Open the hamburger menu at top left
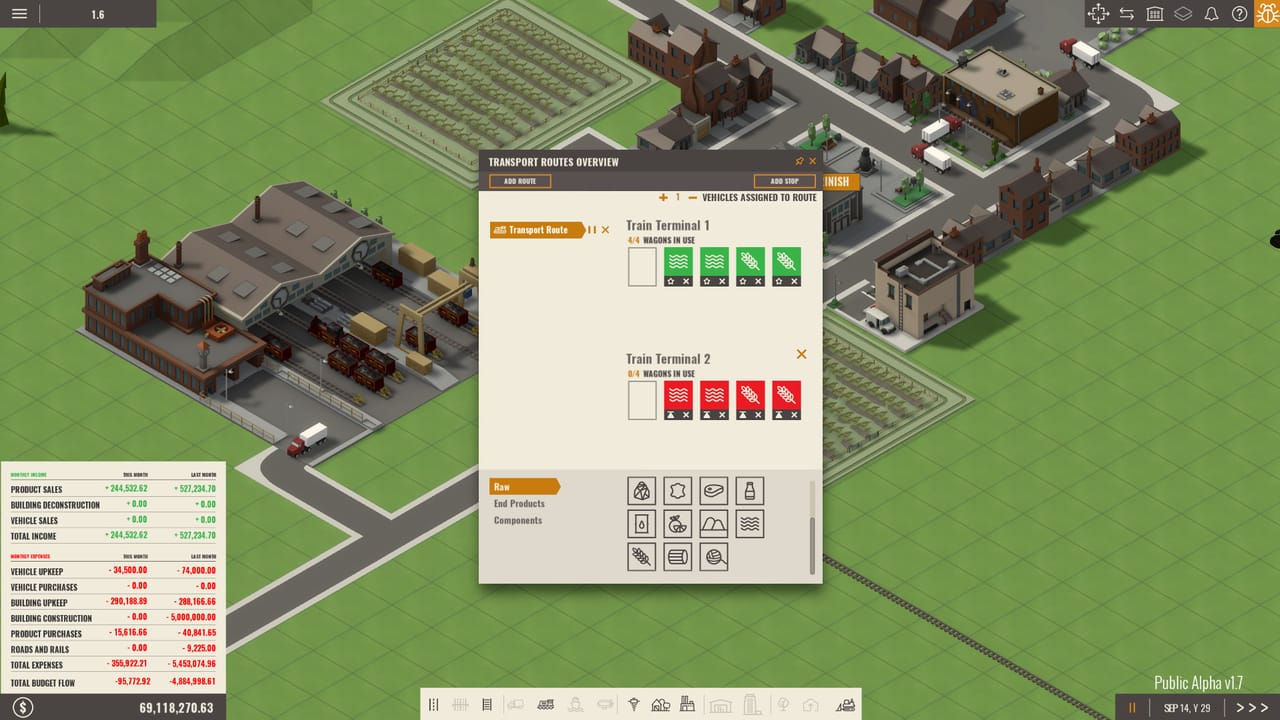This screenshot has width=1280, height=720. coord(18,14)
